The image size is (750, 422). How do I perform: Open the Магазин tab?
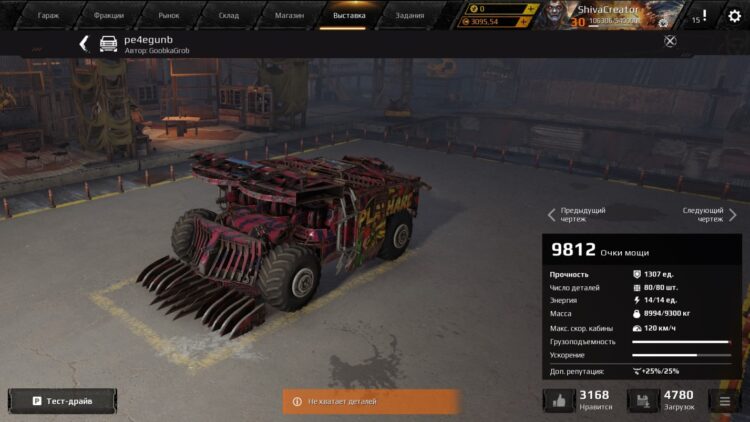[x=289, y=15]
